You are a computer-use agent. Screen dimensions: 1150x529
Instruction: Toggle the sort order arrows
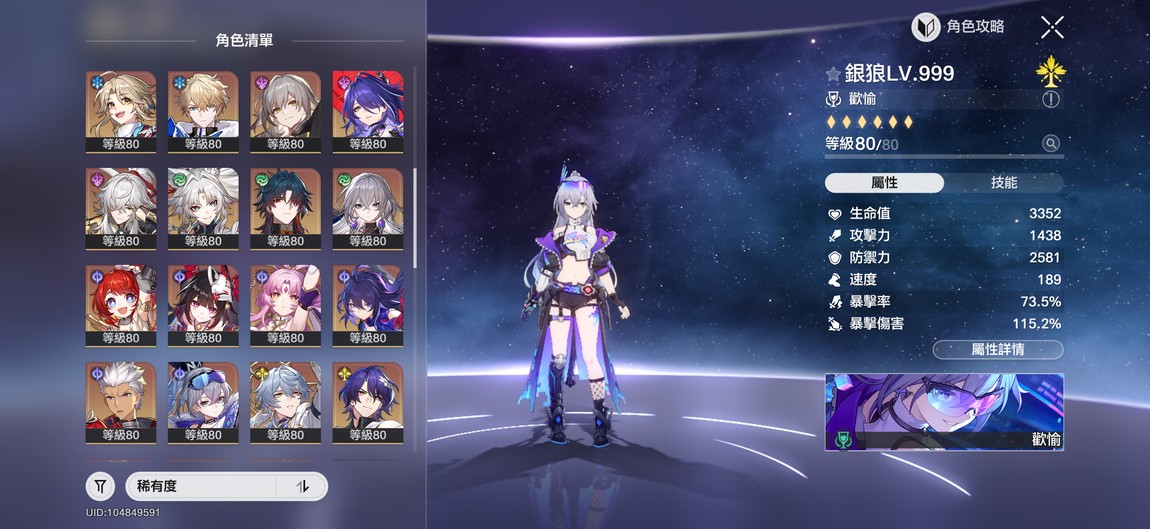[304, 486]
